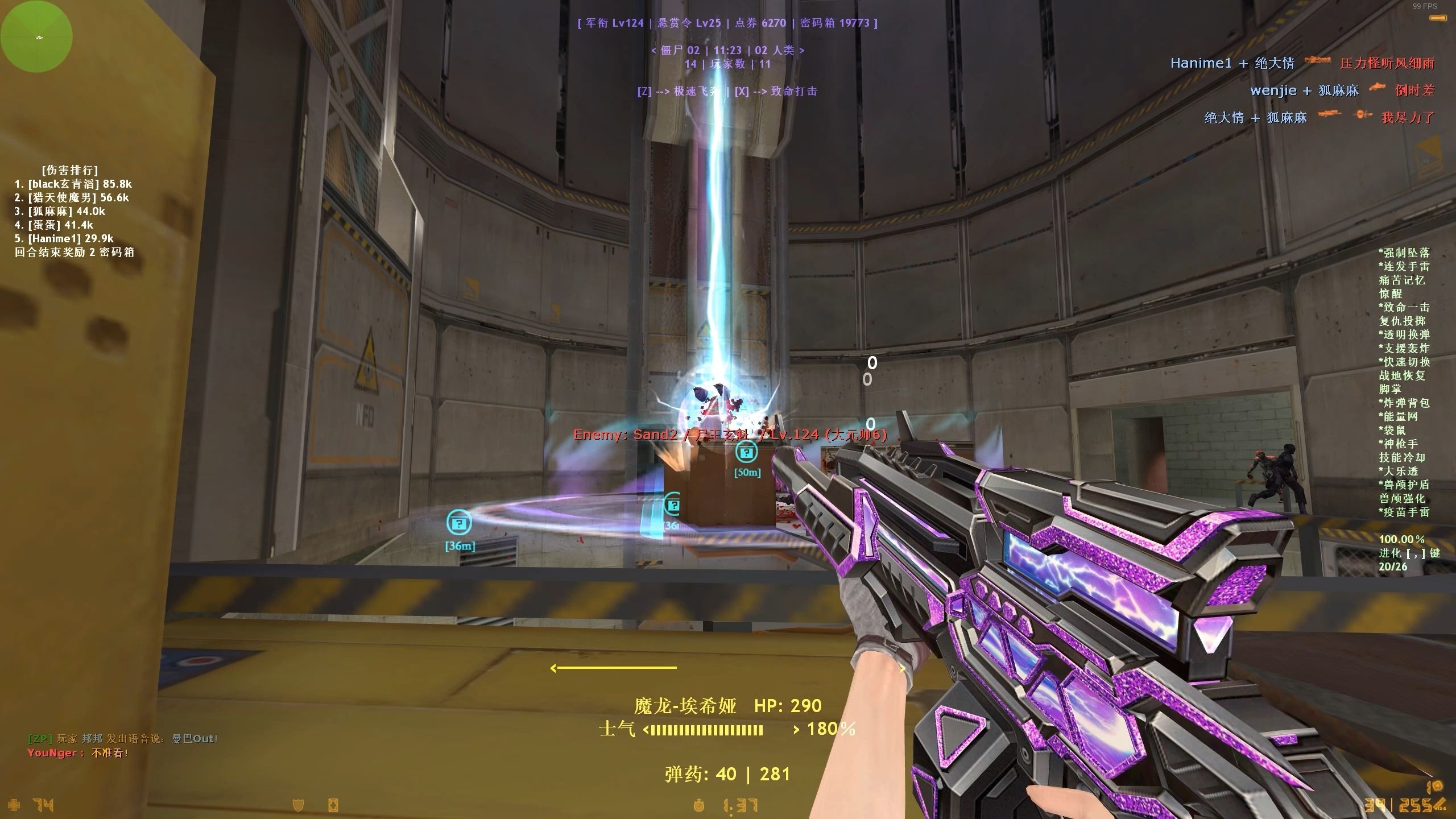The height and width of the screenshot is (819, 1456).
Task: Select the 大乐透 skill in the list
Action: click(x=1398, y=471)
